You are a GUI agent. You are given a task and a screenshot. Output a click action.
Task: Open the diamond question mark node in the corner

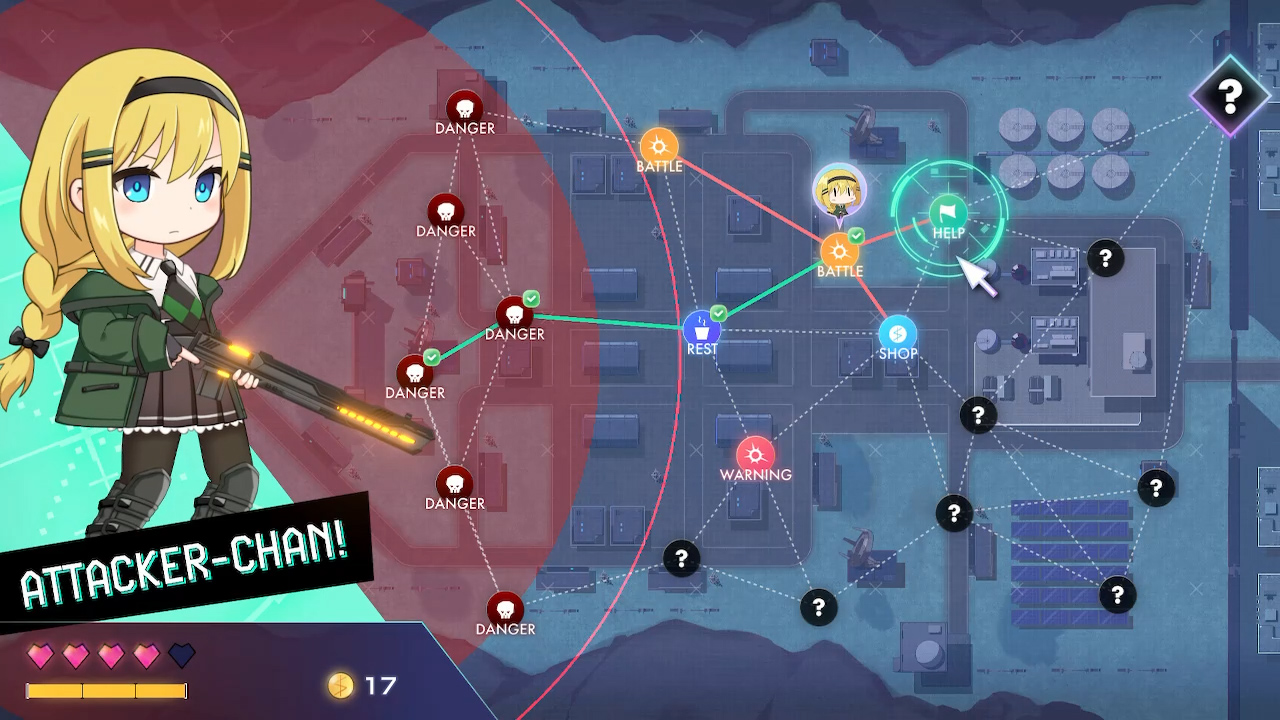[1230, 97]
